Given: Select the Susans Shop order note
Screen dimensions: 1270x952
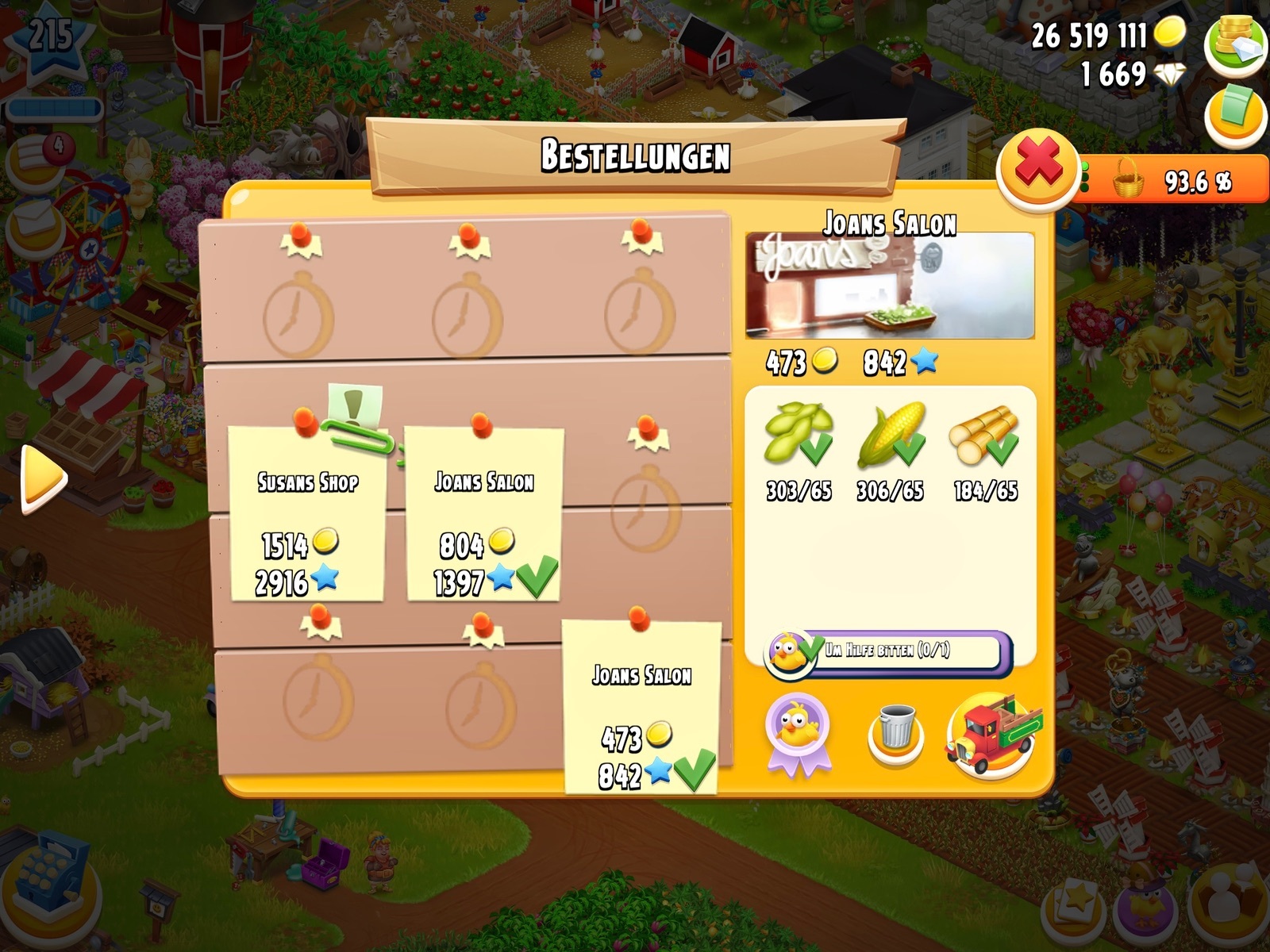Looking at the screenshot, I should (307, 514).
